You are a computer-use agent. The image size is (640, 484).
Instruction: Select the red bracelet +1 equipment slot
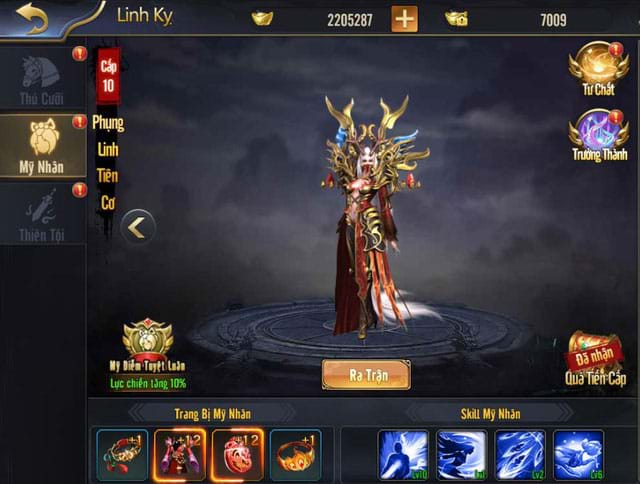122,455
